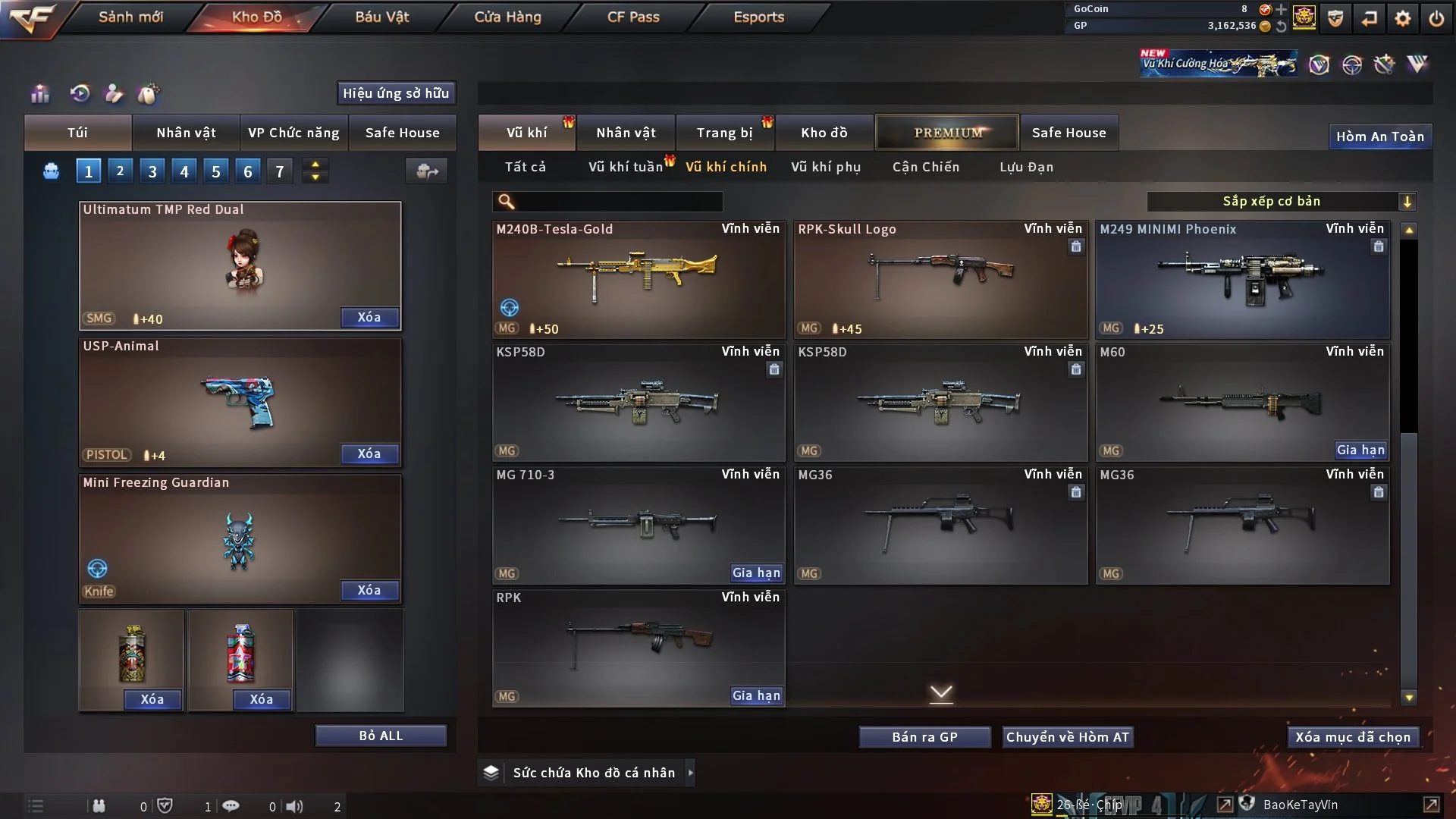Open the PREMIUM tab
1456x819 pixels.
pyautogui.click(x=948, y=133)
